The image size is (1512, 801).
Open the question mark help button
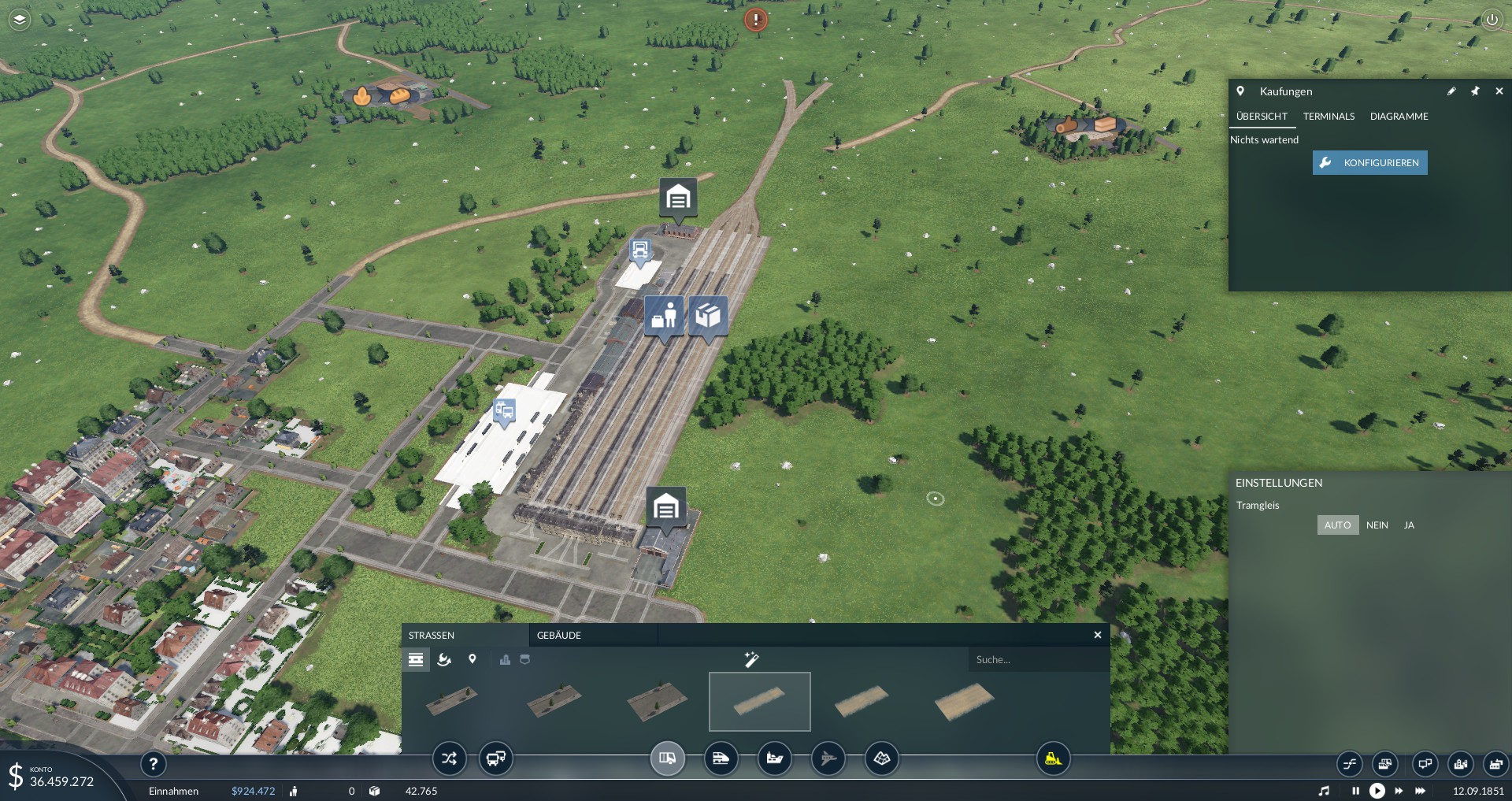coord(154,763)
